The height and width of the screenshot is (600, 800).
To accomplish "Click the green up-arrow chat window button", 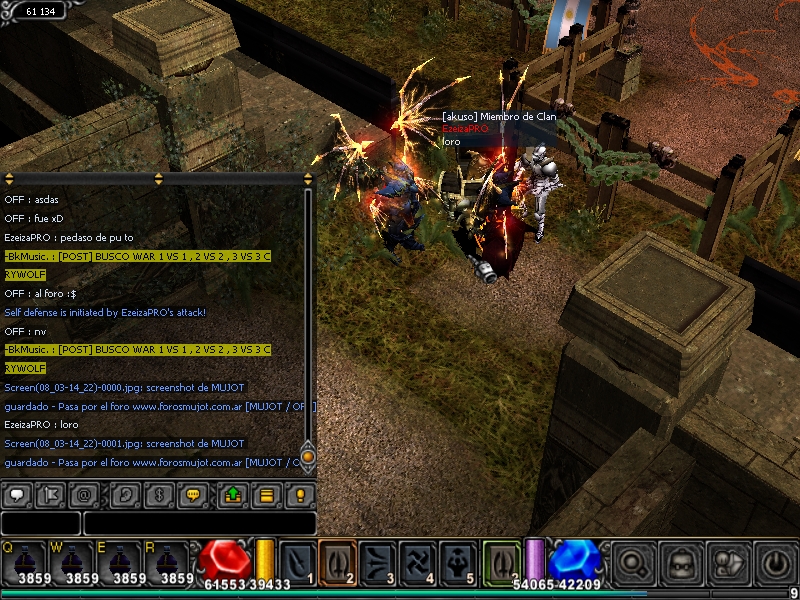I will click(233, 494).
